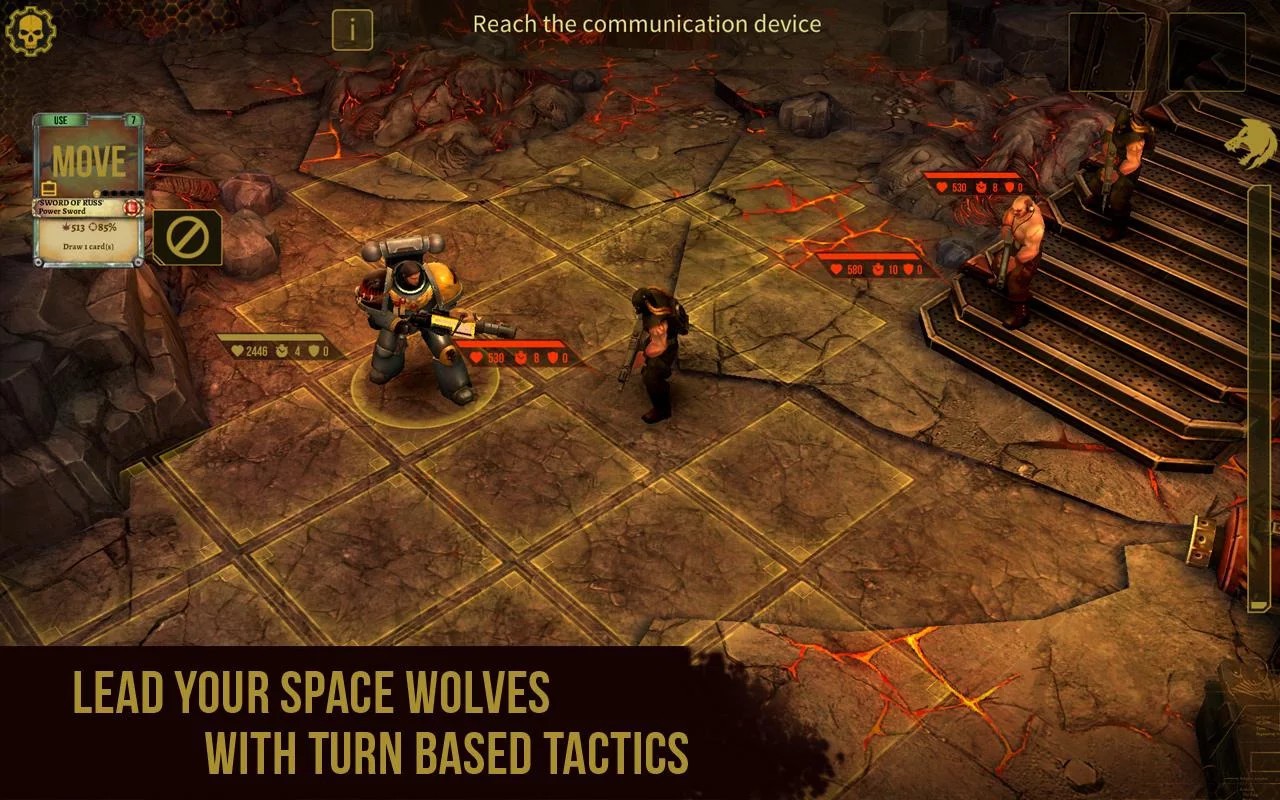Click the equipment icon on the MOVE card
Viewport: 1280px width, 800px height.
(48, 188)
